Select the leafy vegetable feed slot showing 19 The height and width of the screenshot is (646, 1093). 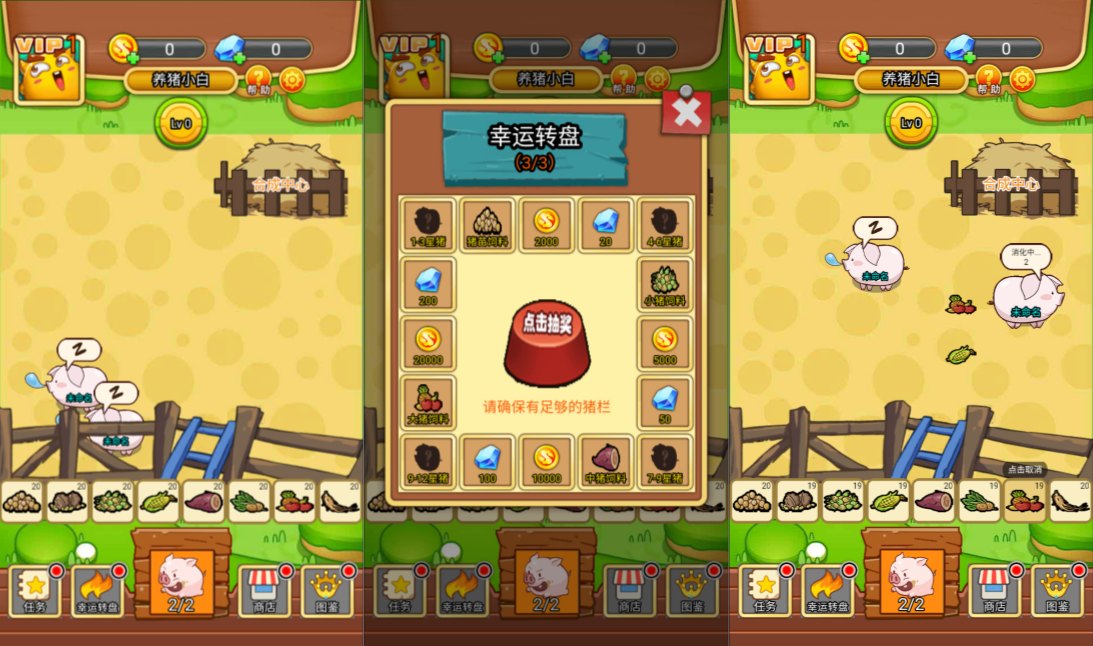(979, 500)
